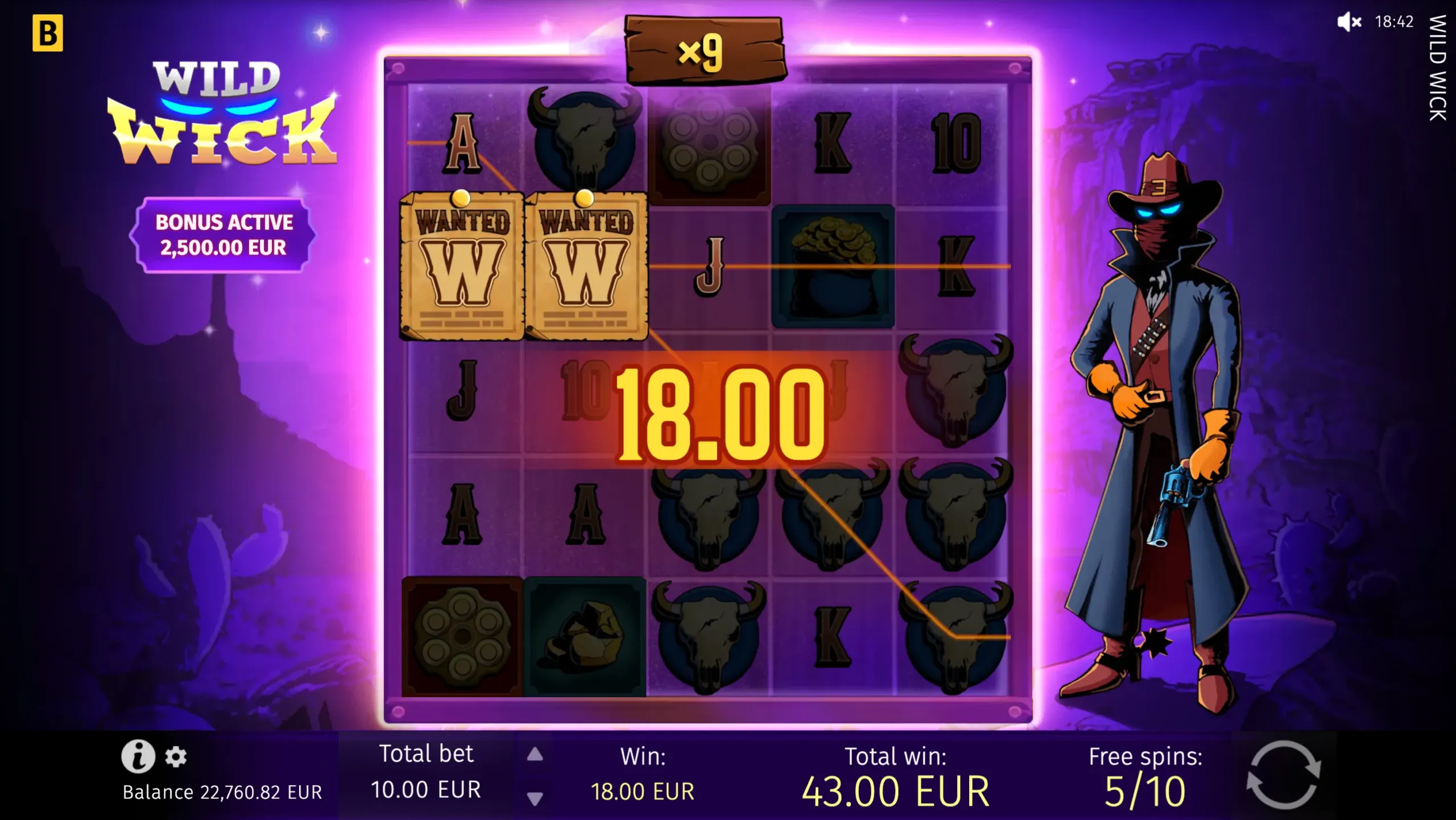Viewport: 1456px width, 820px height.
Task: Open the settings gear menu
Action: click(x=176, y=757)
